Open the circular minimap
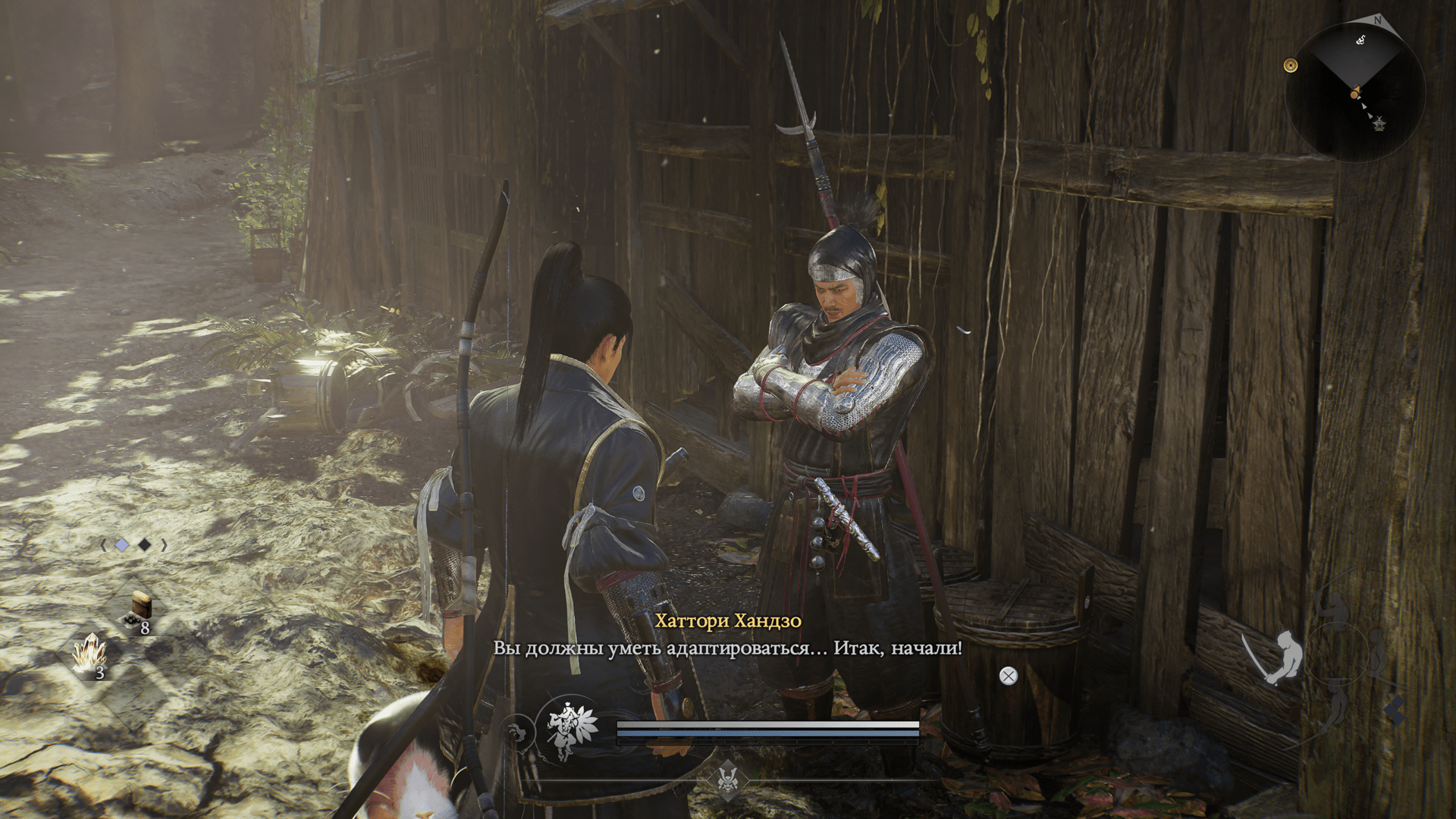 [1355, 92]
